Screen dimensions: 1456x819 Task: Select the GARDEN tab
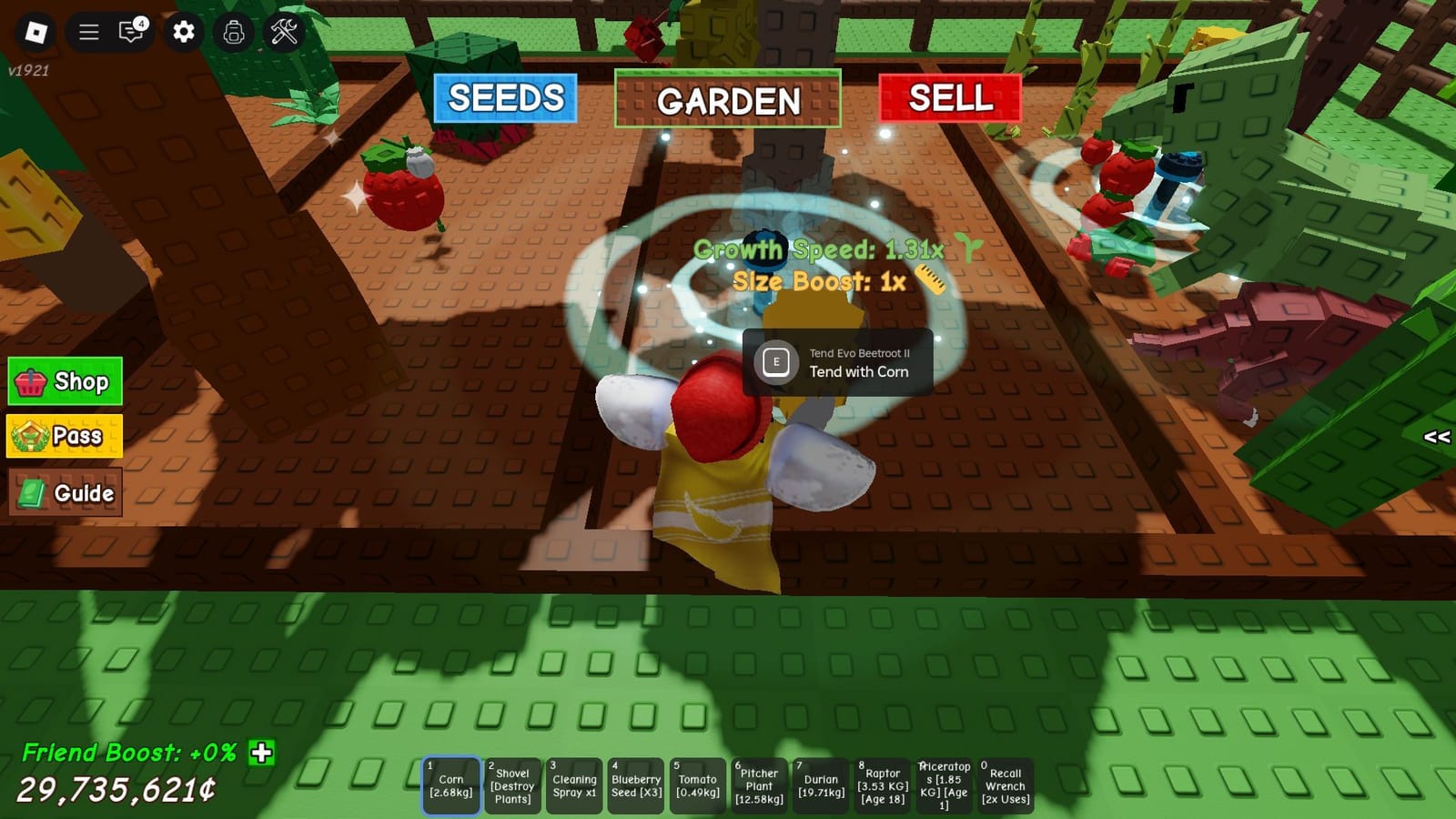(x=728, y=101)
